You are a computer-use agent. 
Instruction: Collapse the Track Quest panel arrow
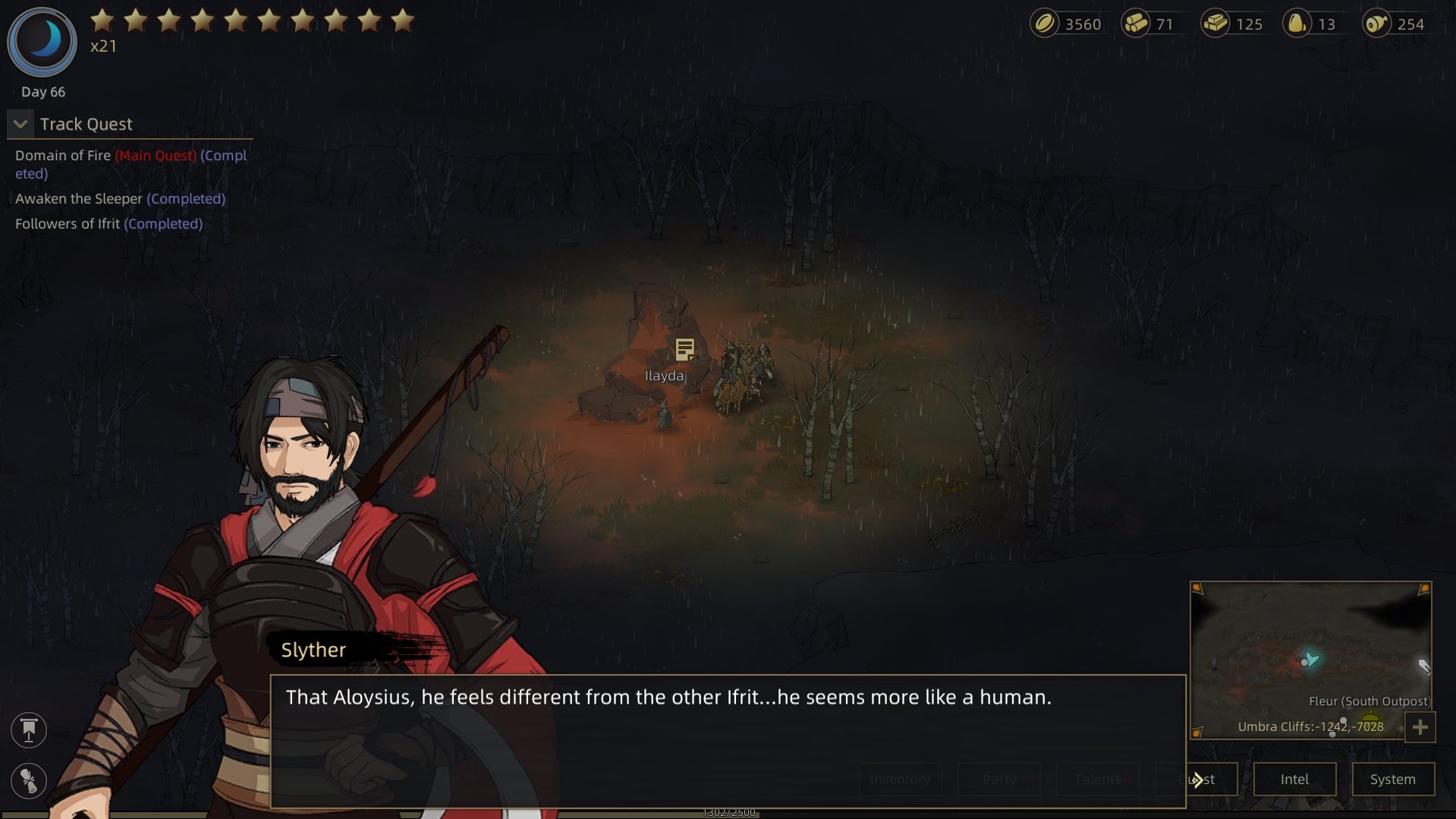coord(20,124)
